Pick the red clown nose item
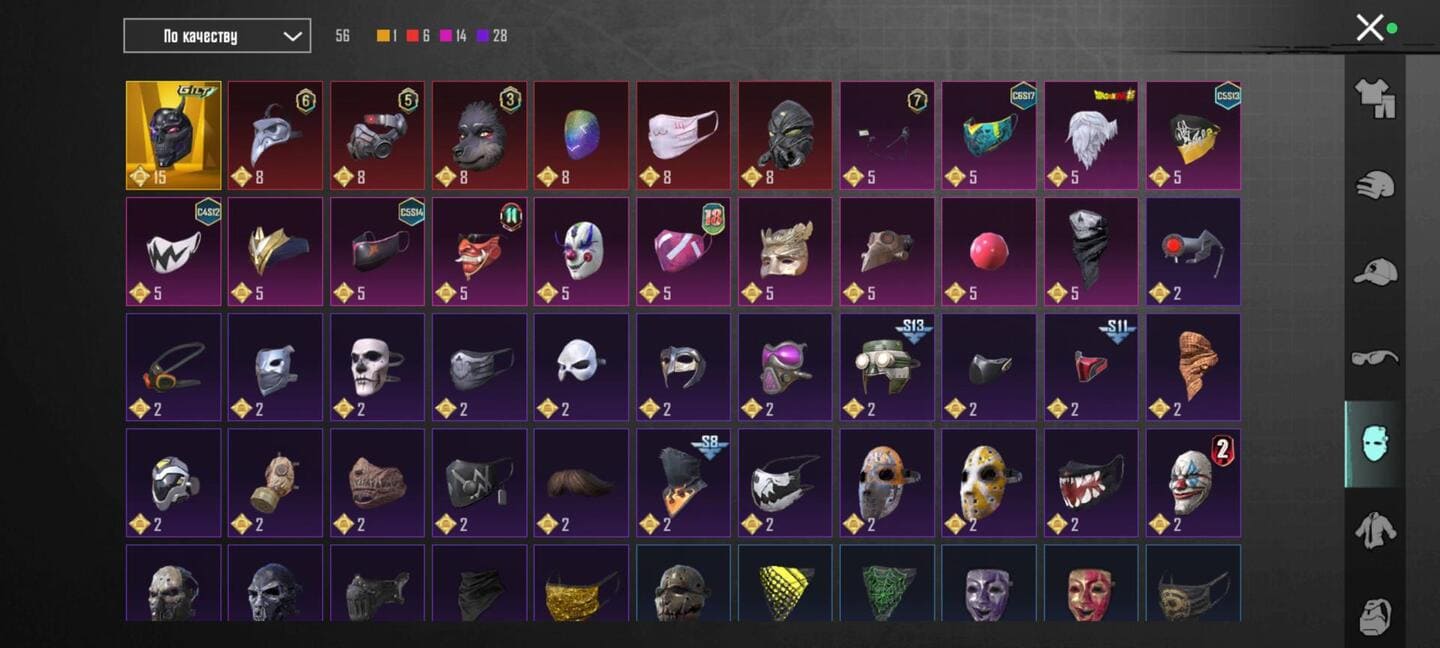1440x648 pixels. [989, 251]
